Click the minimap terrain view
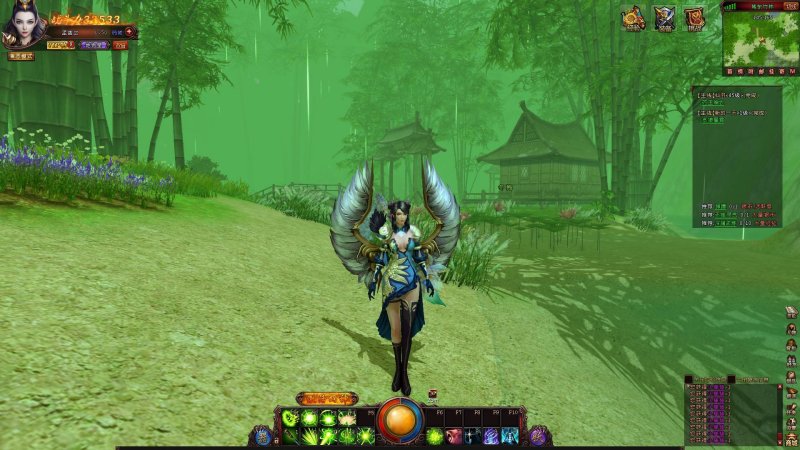The image size is (800, 450). (753, 38)
